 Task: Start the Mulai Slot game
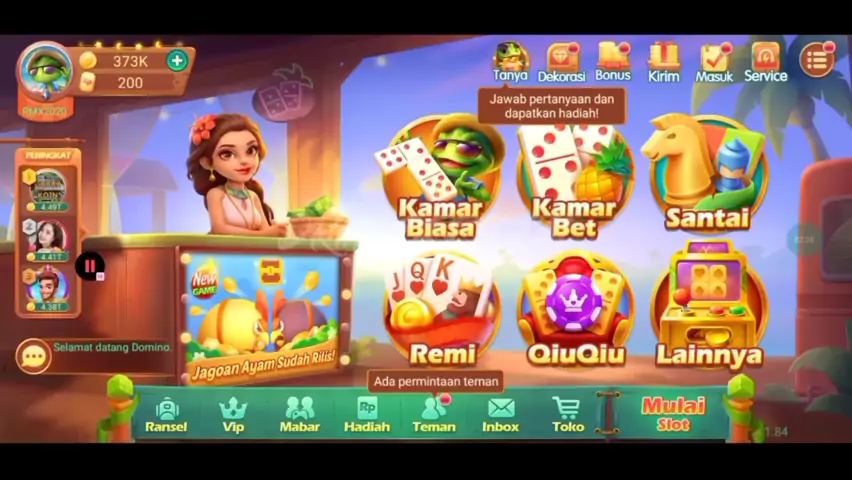tap(673, 413)
